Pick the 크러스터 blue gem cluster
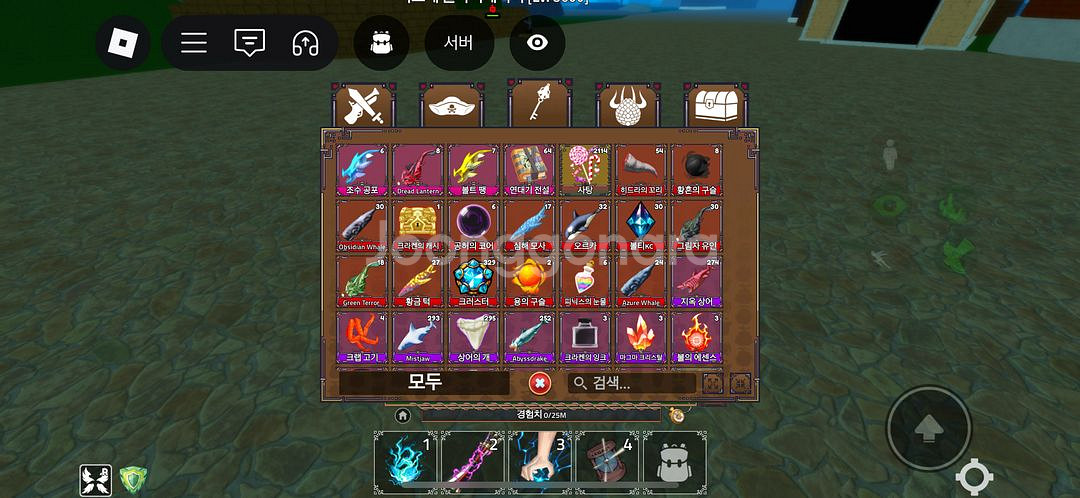The width and height of the screenshot is (1080, 498). coord(473,281)
